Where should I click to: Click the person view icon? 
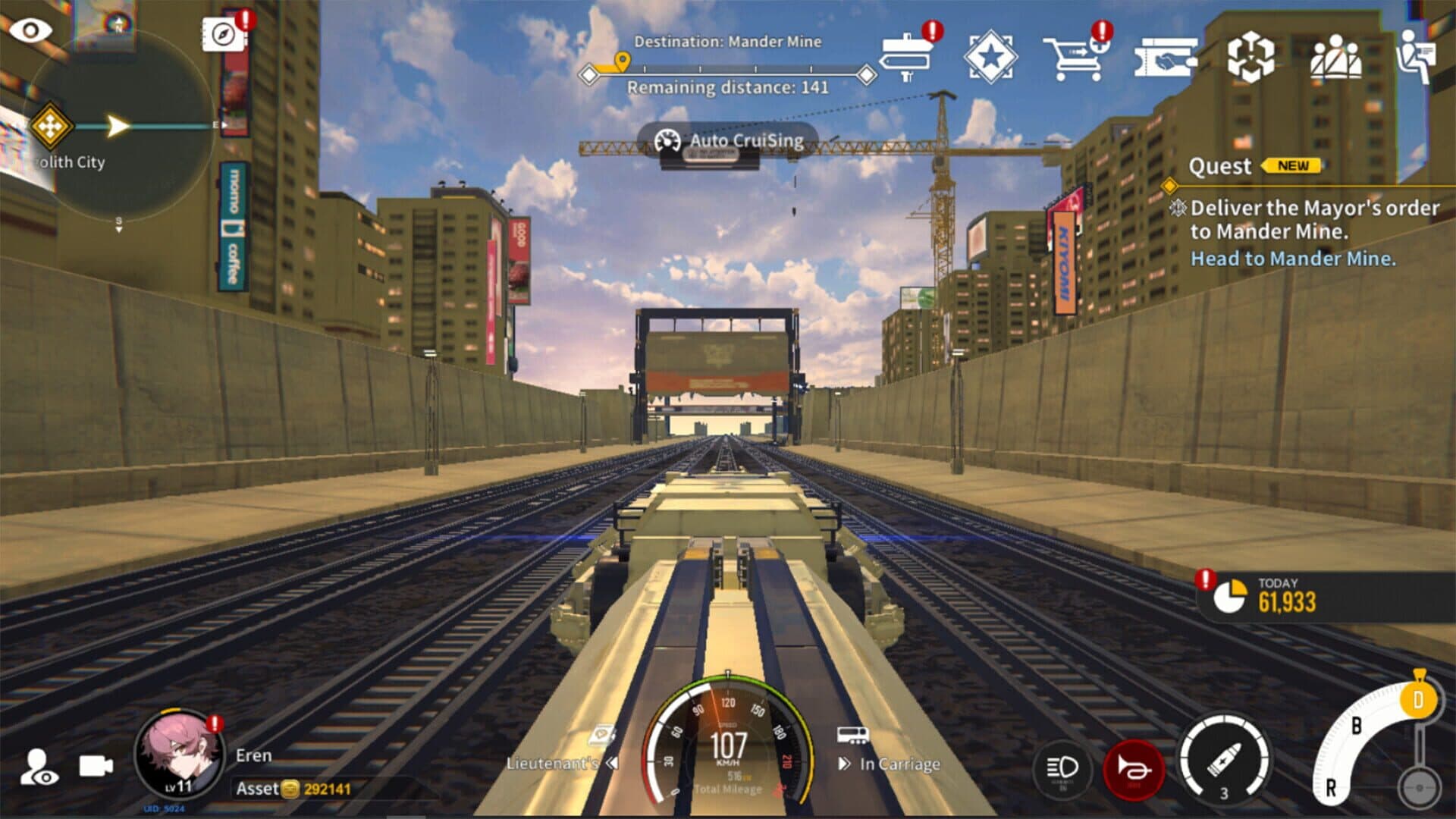pyautogui.click(x=38, y=767)
